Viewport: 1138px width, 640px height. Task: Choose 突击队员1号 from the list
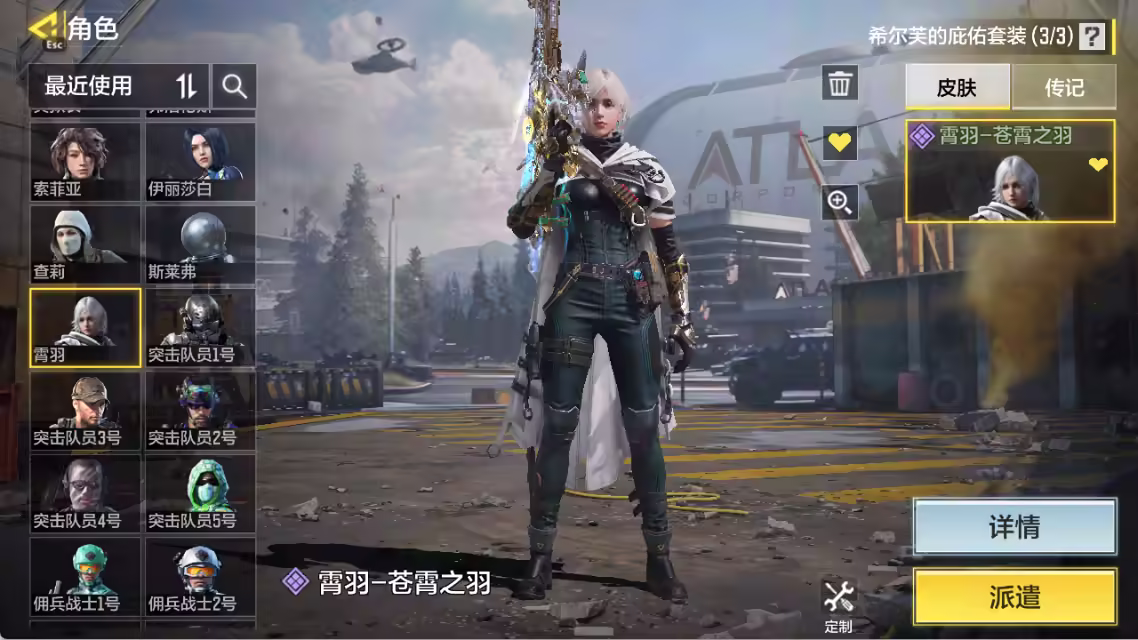[x=200, y=327]
